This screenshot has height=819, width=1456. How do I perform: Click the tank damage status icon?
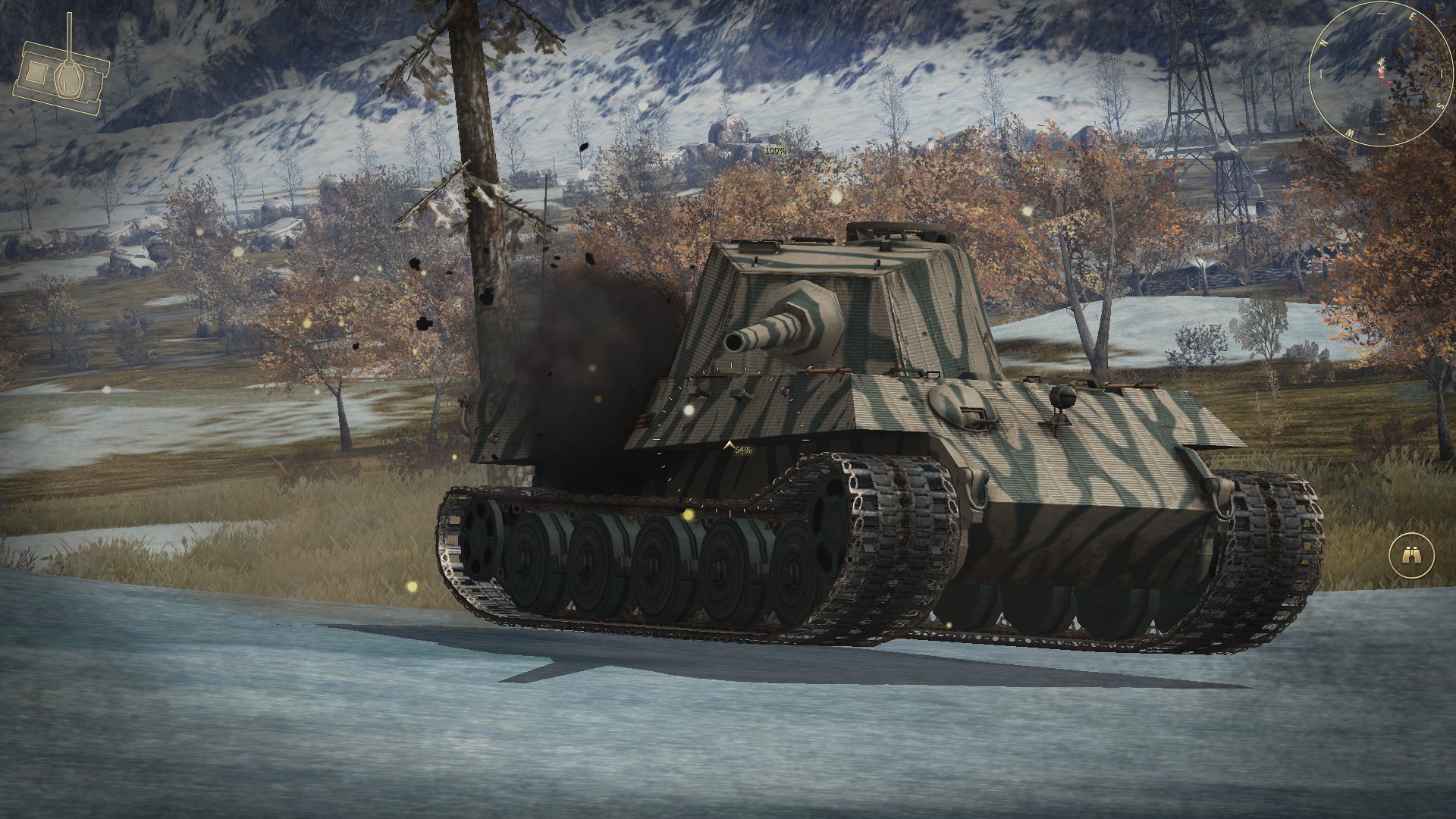[x=62, y=76]
